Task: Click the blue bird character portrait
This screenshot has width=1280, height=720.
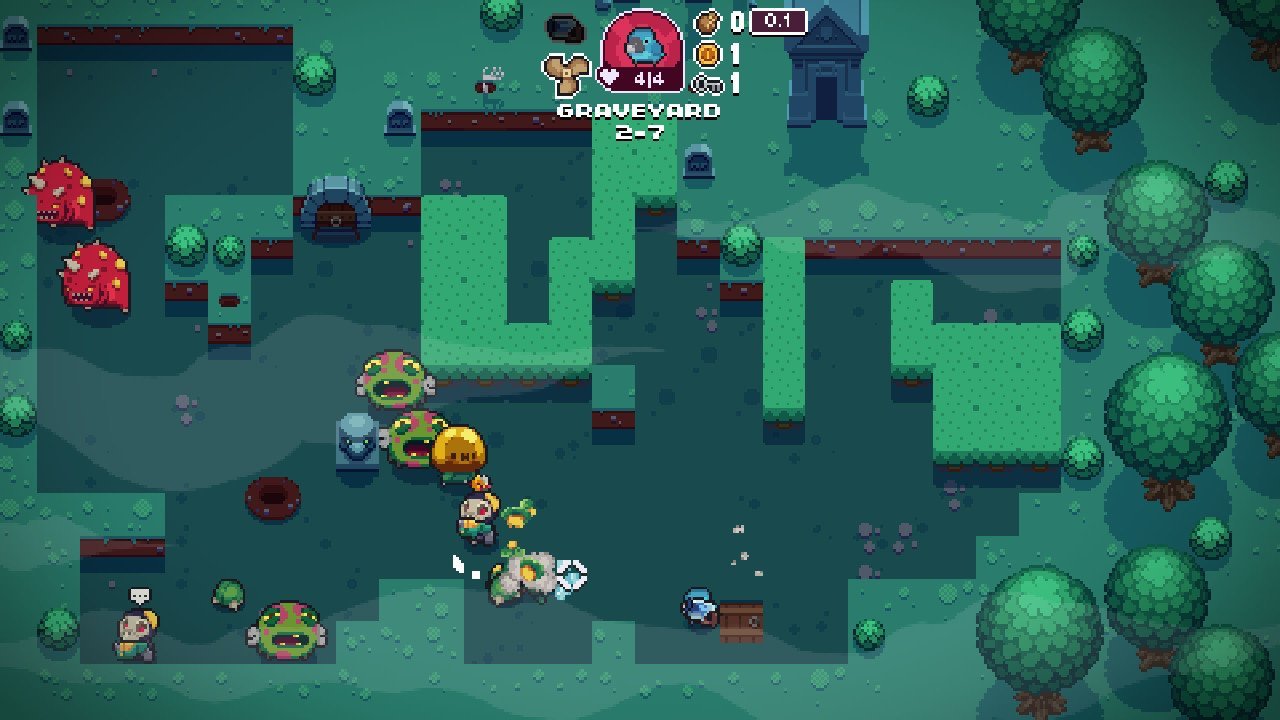Action: coord(641,45)
